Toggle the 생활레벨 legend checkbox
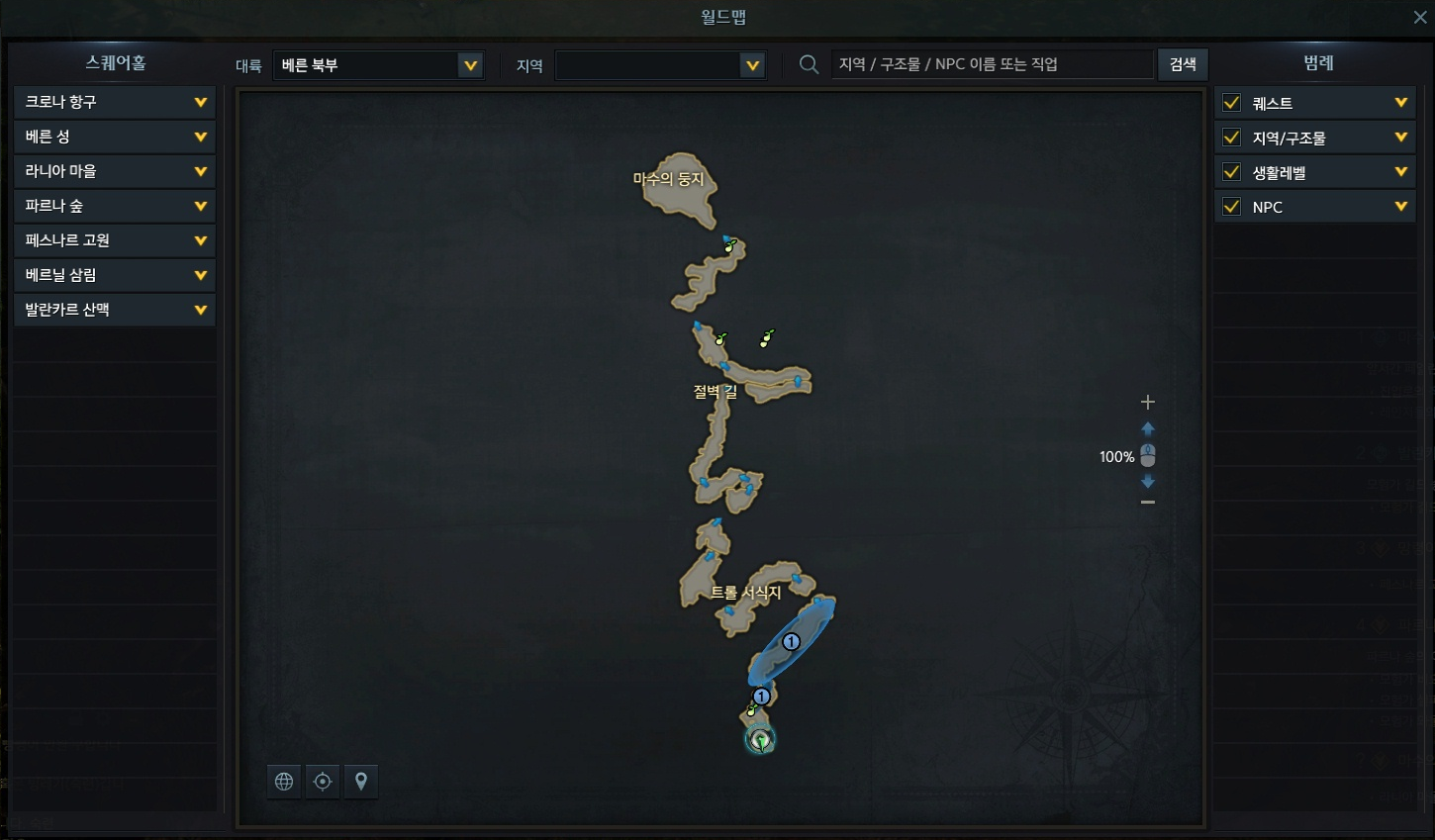Image resolution: width=1435 pixels, height=840 pixels. tap(1232, 172)
